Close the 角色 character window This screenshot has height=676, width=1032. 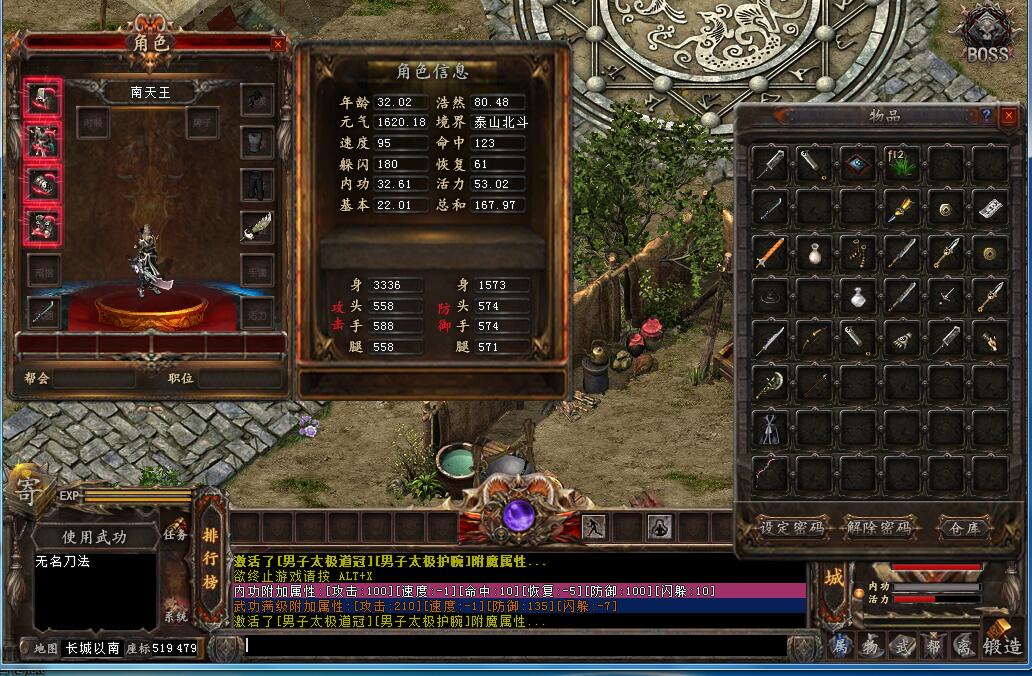(278, 44)
